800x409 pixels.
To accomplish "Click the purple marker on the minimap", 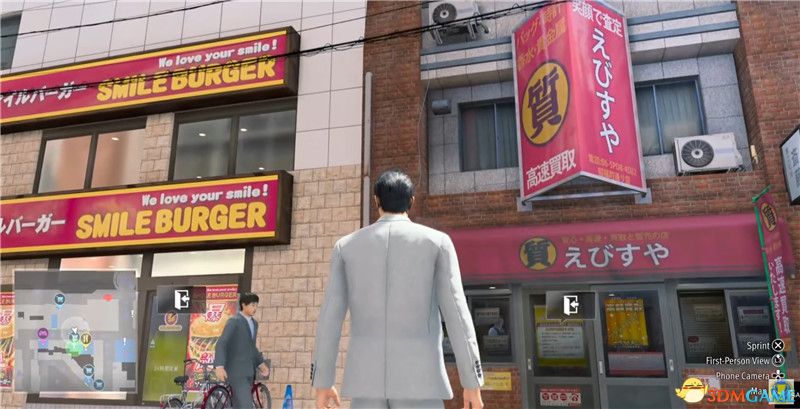I will (43, 333).
